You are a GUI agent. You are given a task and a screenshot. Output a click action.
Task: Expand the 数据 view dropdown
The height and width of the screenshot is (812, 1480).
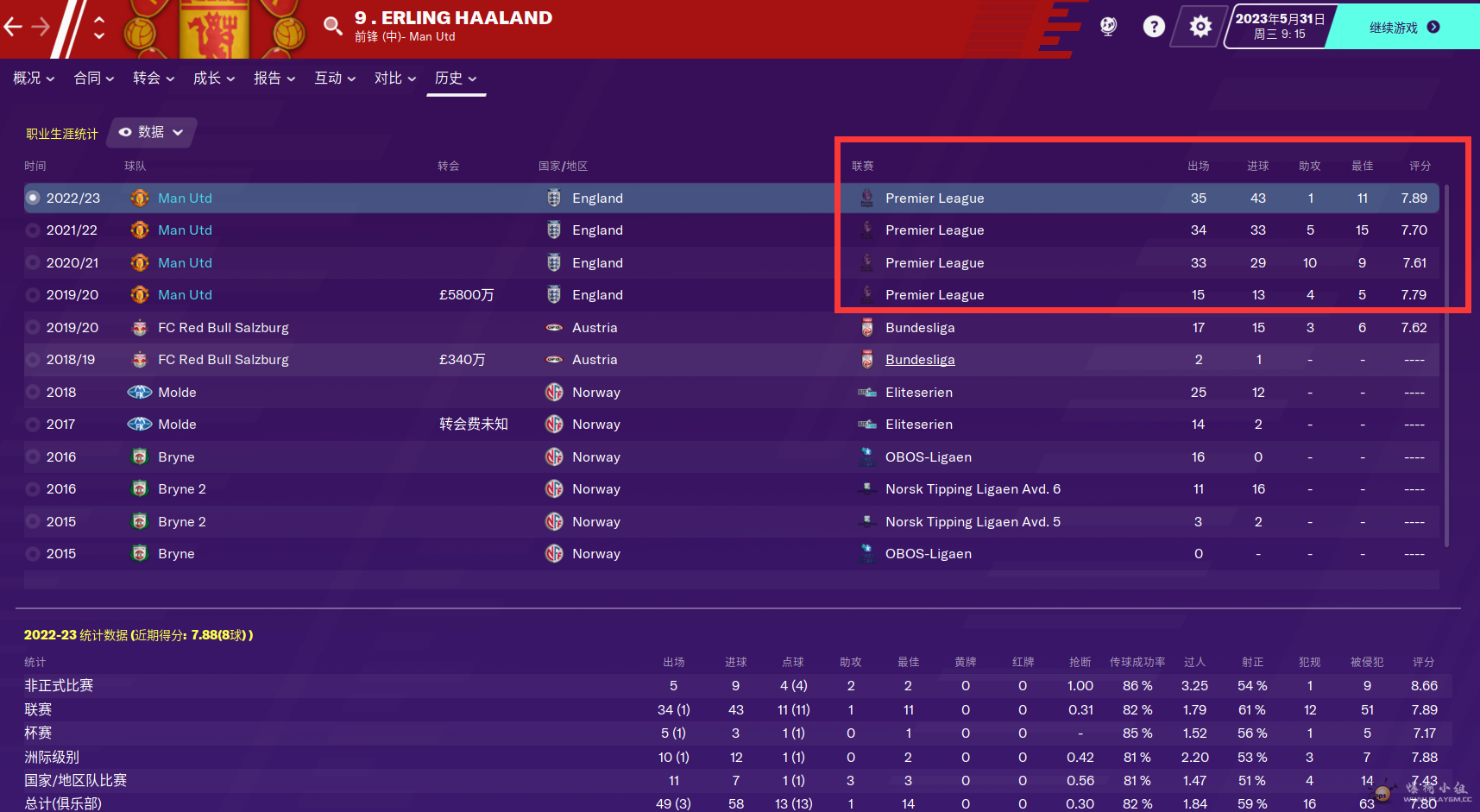click(x=152, y=132)
